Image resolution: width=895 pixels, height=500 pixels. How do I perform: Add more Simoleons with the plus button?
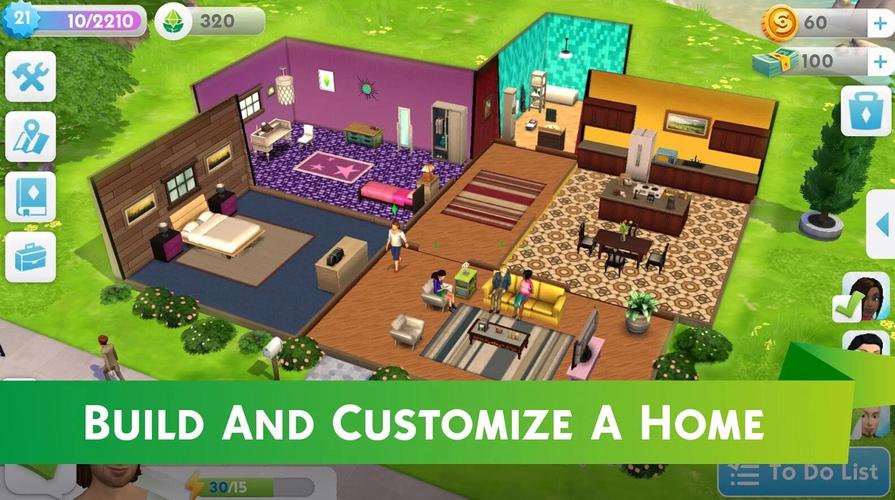[x=878, y=25]
